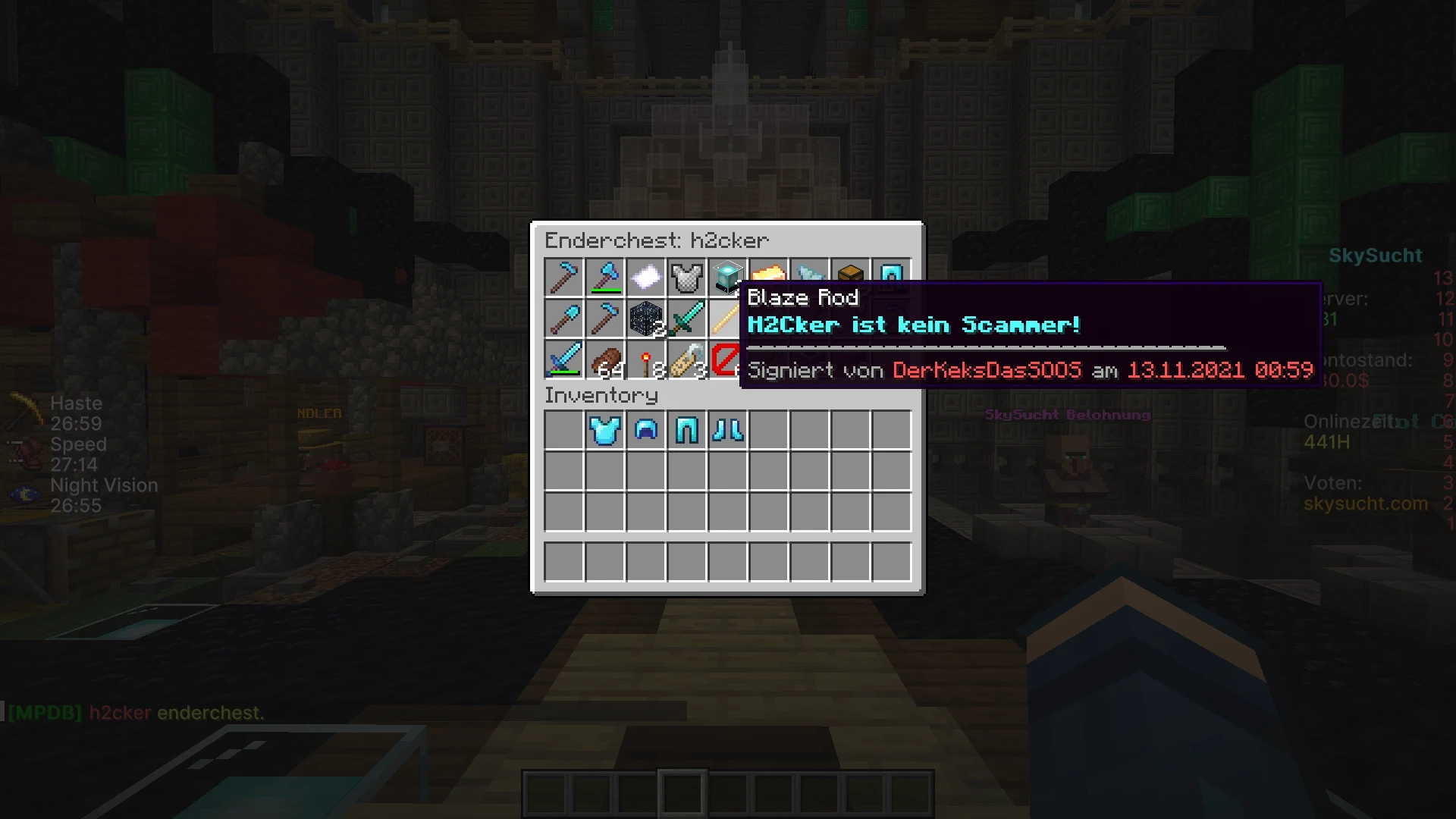This screenshot has height=819, width=1456.
Task: Click the diamond leggings in Inventory
Action: [x=686, y=430]
